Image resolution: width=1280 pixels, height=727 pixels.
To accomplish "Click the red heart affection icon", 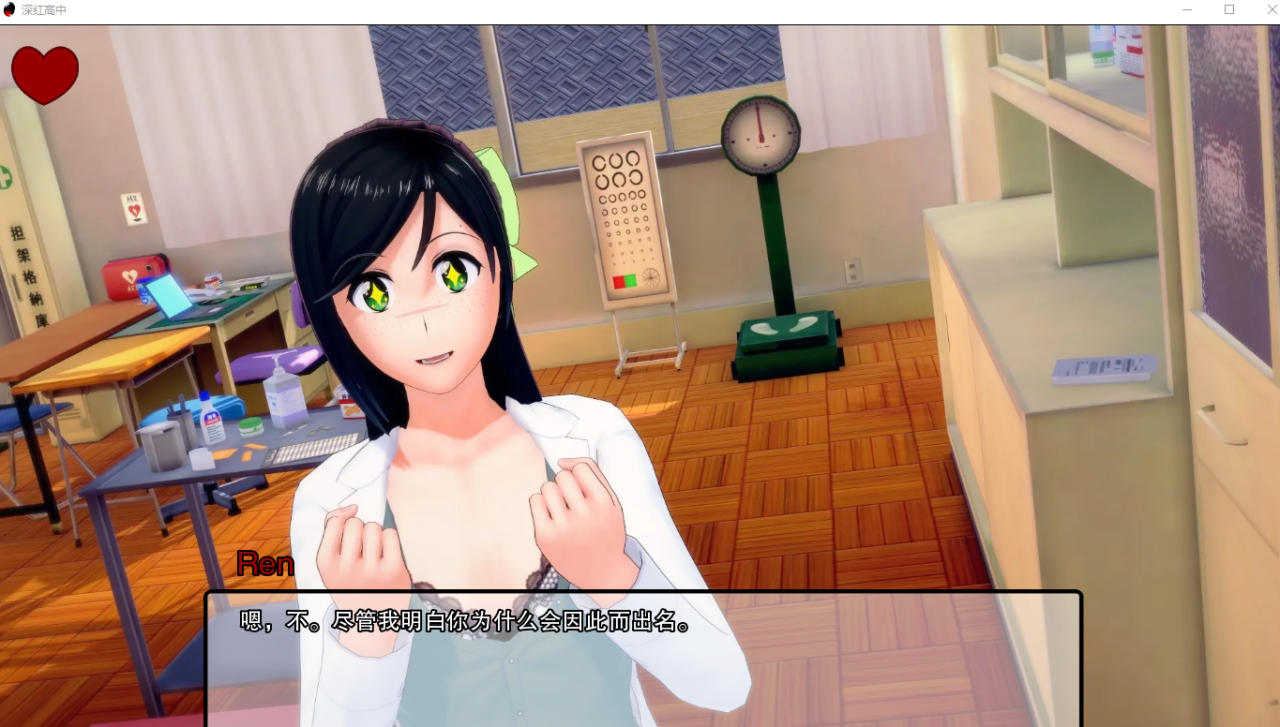I will coord(44,72).
